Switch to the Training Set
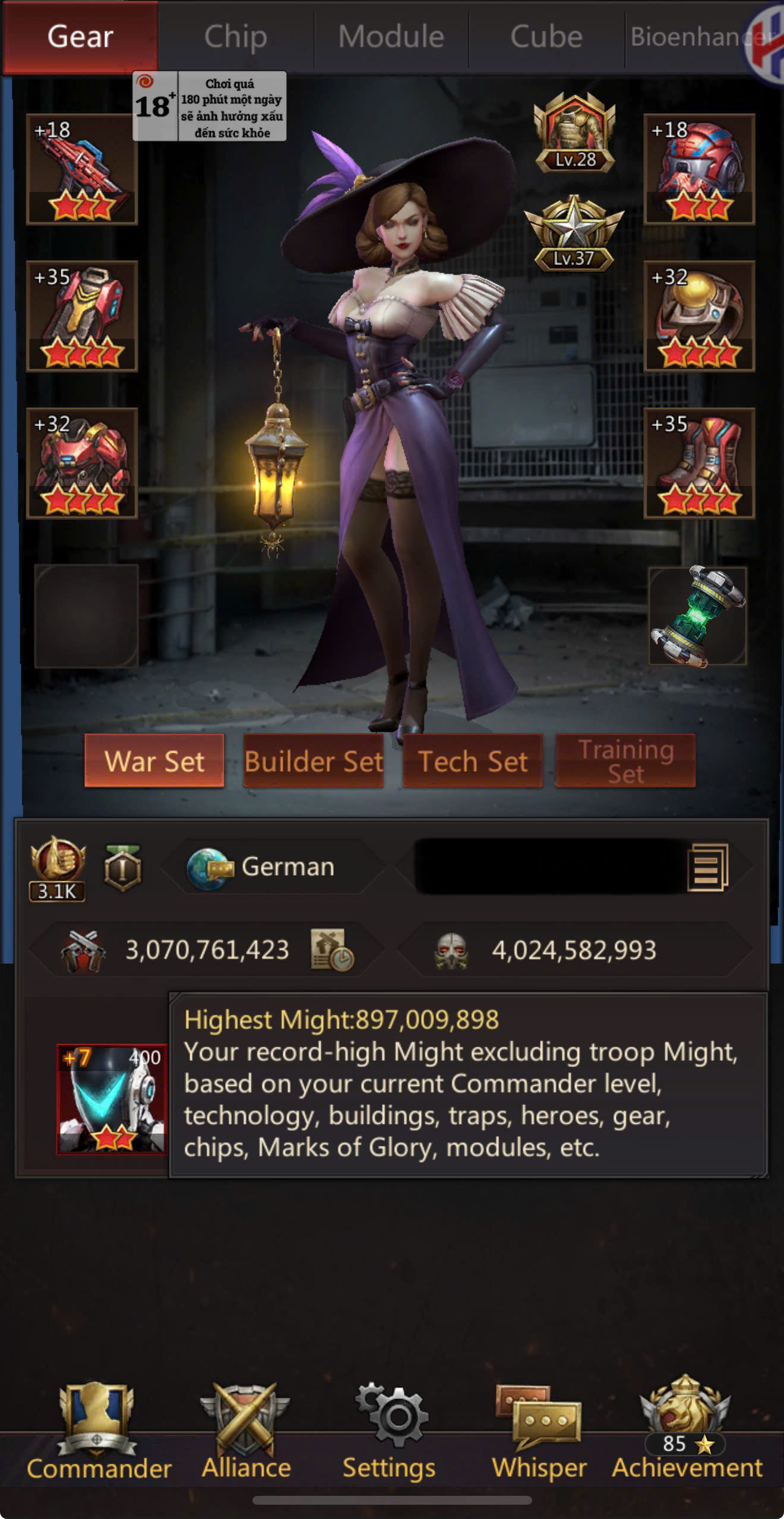 point(625,761)
